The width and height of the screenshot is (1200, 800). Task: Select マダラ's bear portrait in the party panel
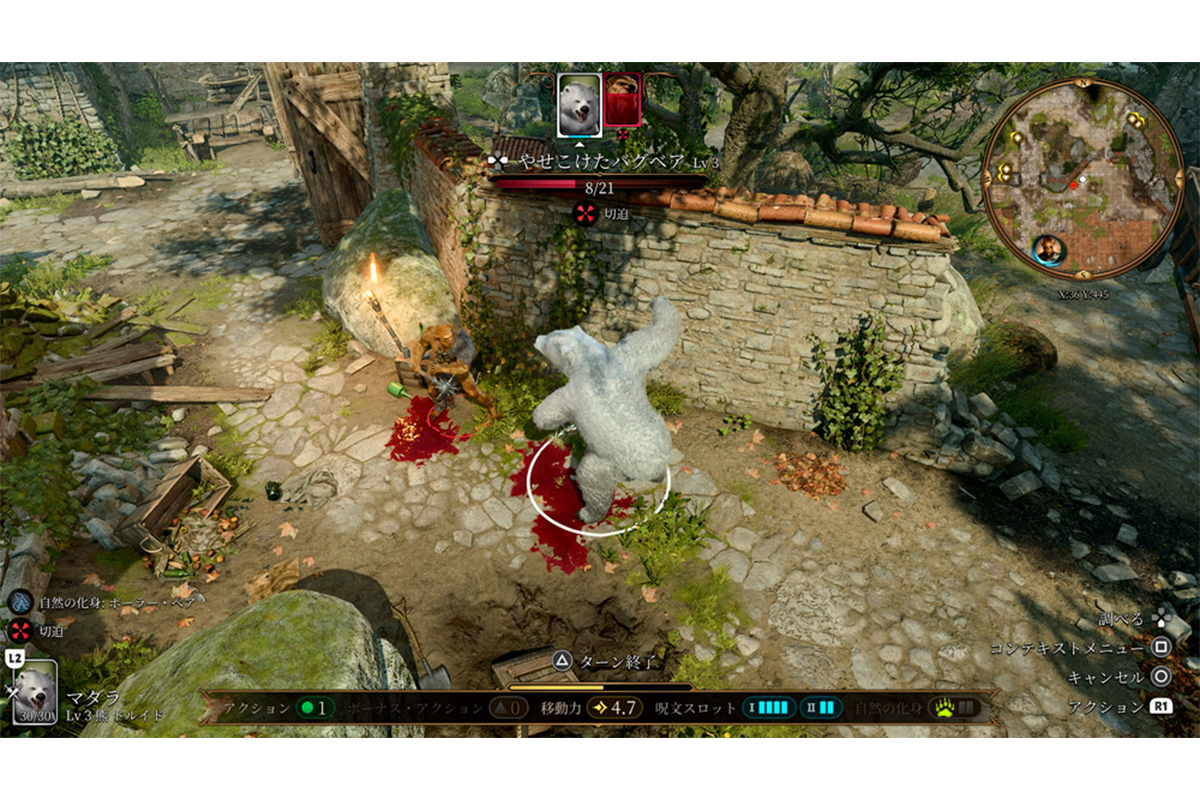pos(36,692)
